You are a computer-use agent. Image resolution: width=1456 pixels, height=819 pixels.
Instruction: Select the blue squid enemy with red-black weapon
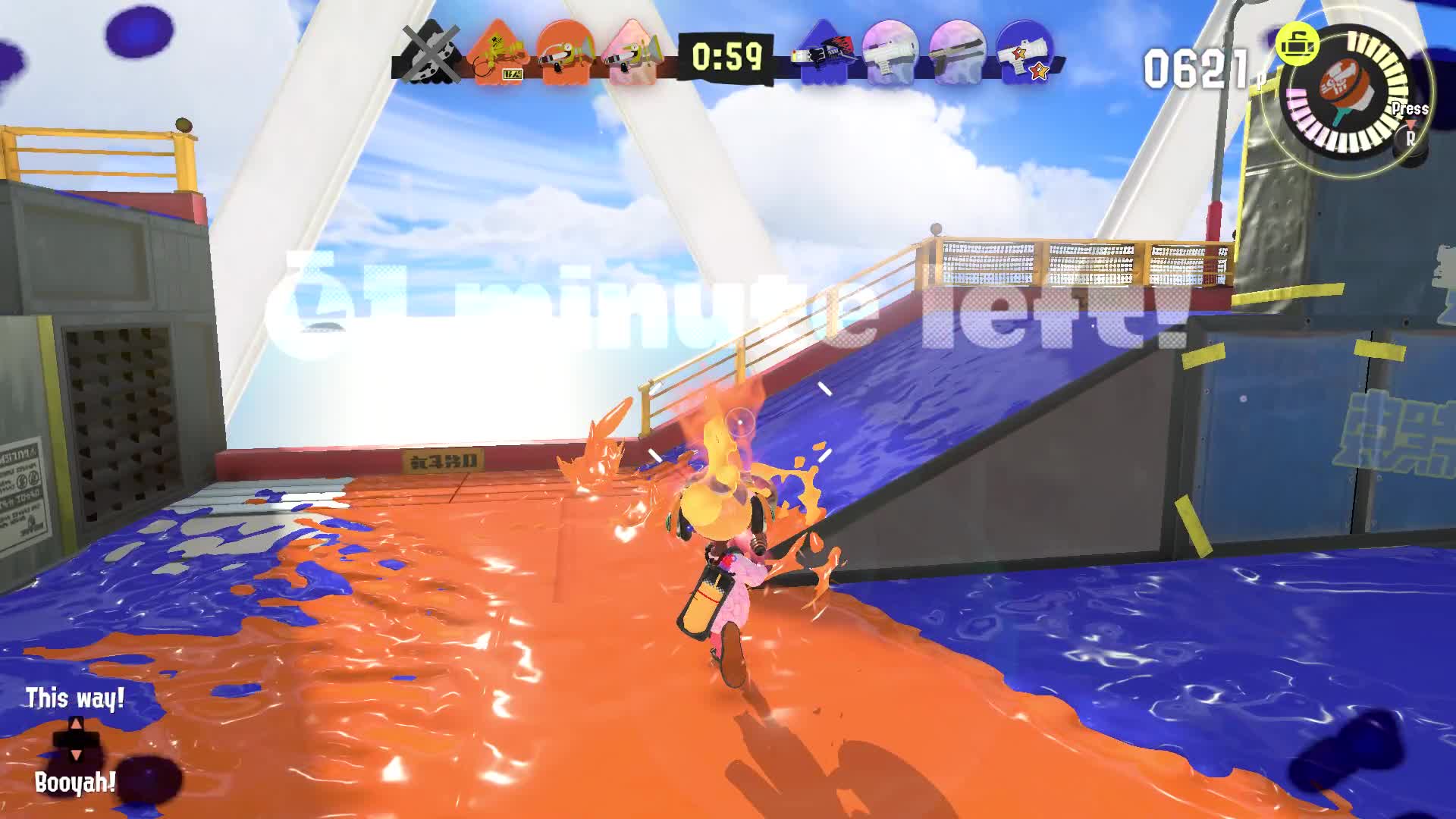click(823, 55)
